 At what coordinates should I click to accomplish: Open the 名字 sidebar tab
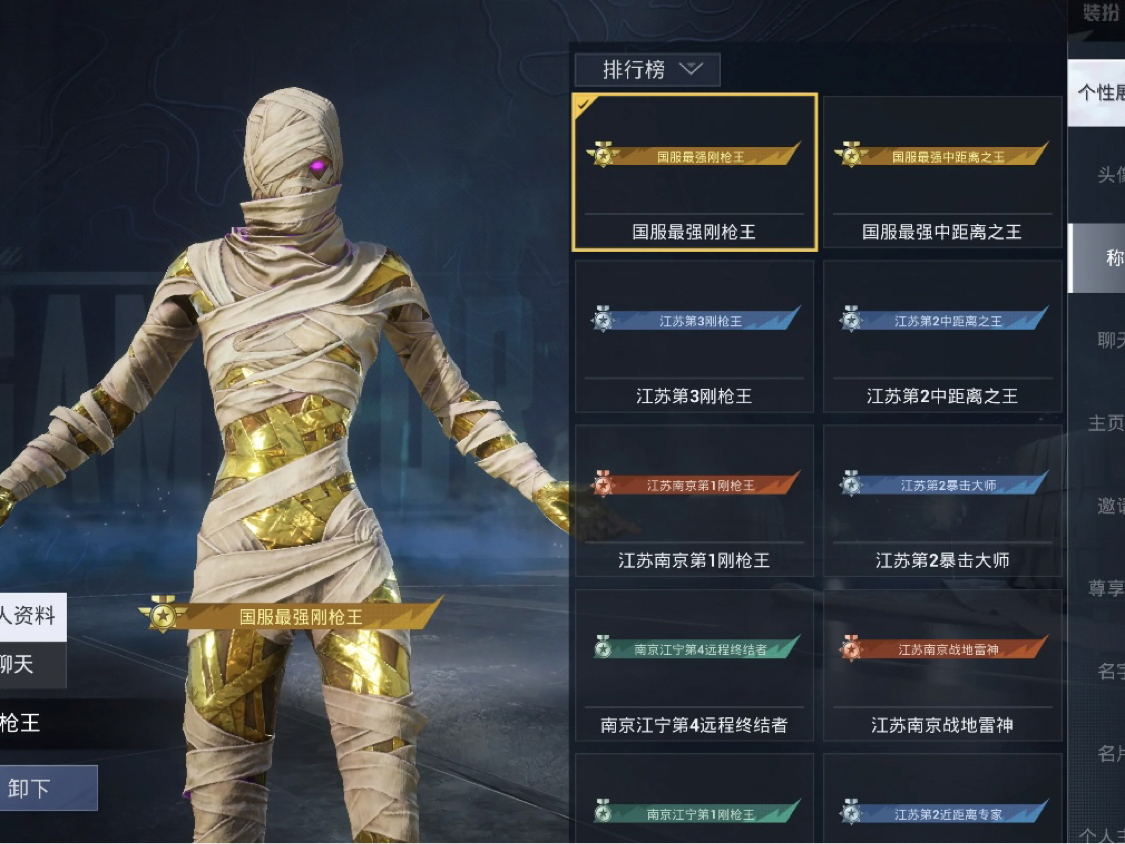[1106, 671]
